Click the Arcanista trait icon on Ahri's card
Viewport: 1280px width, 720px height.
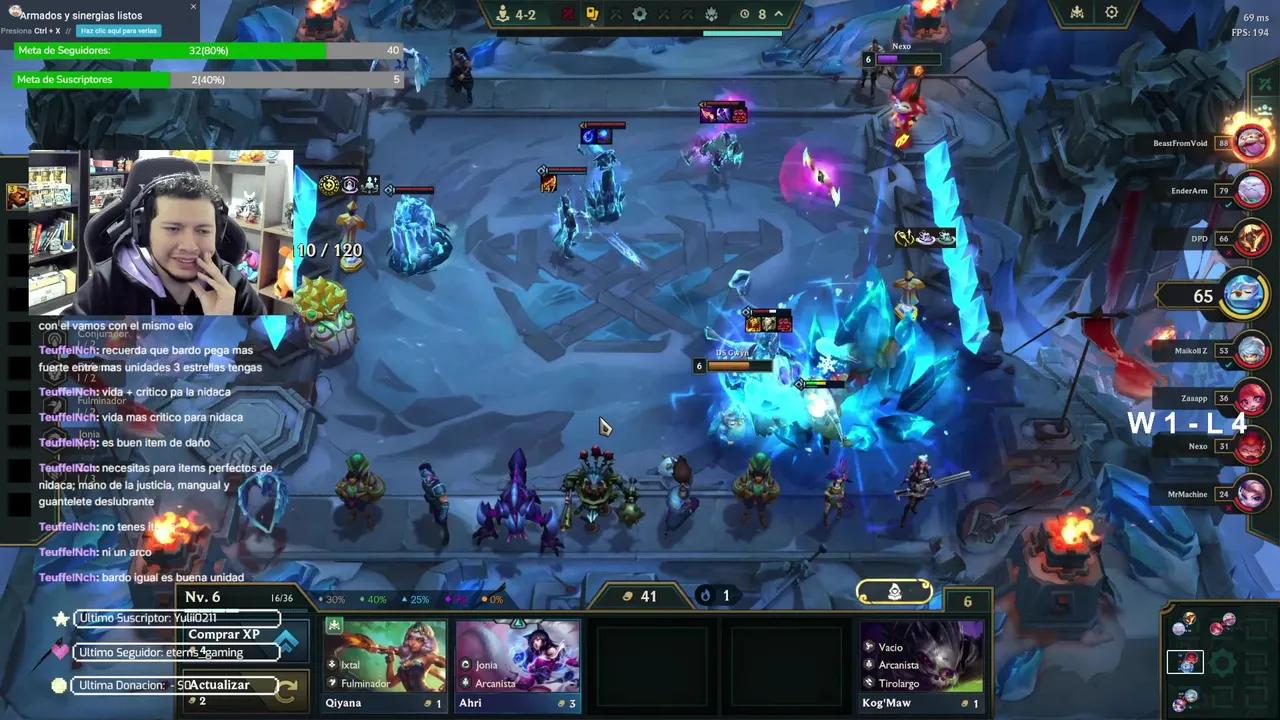tap(464, 683)
